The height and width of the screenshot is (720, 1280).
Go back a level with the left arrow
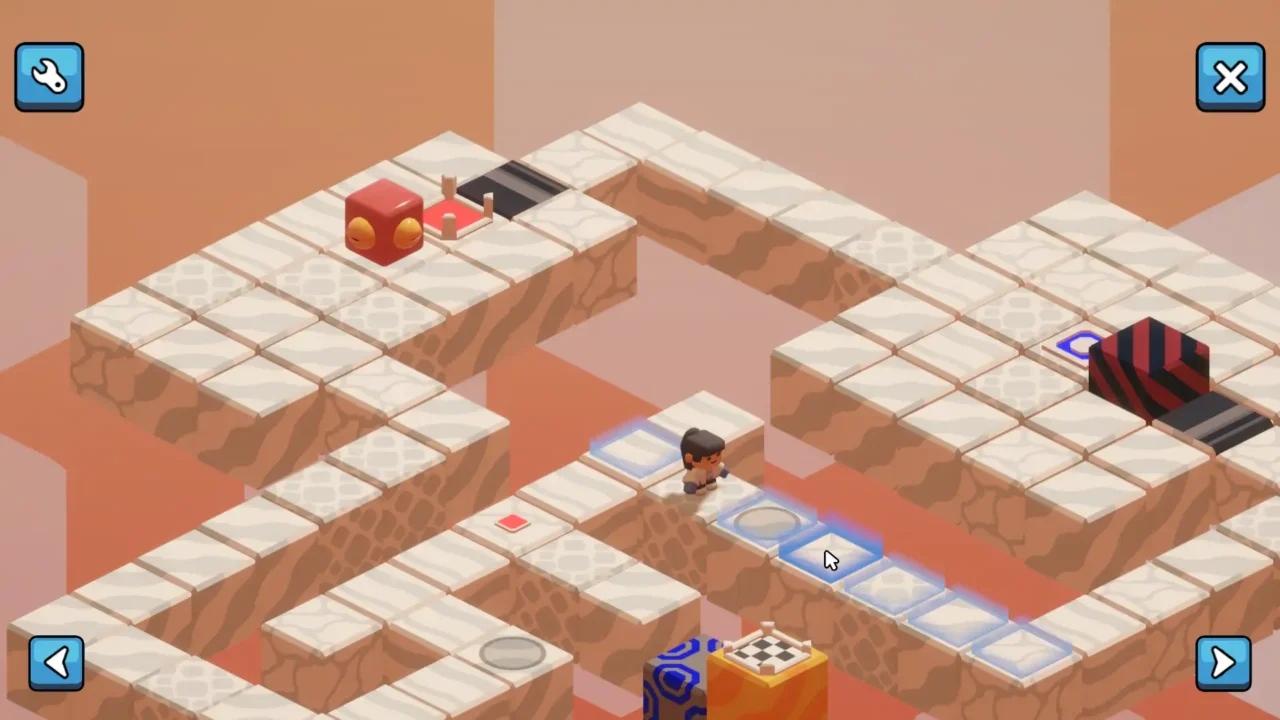56,662
